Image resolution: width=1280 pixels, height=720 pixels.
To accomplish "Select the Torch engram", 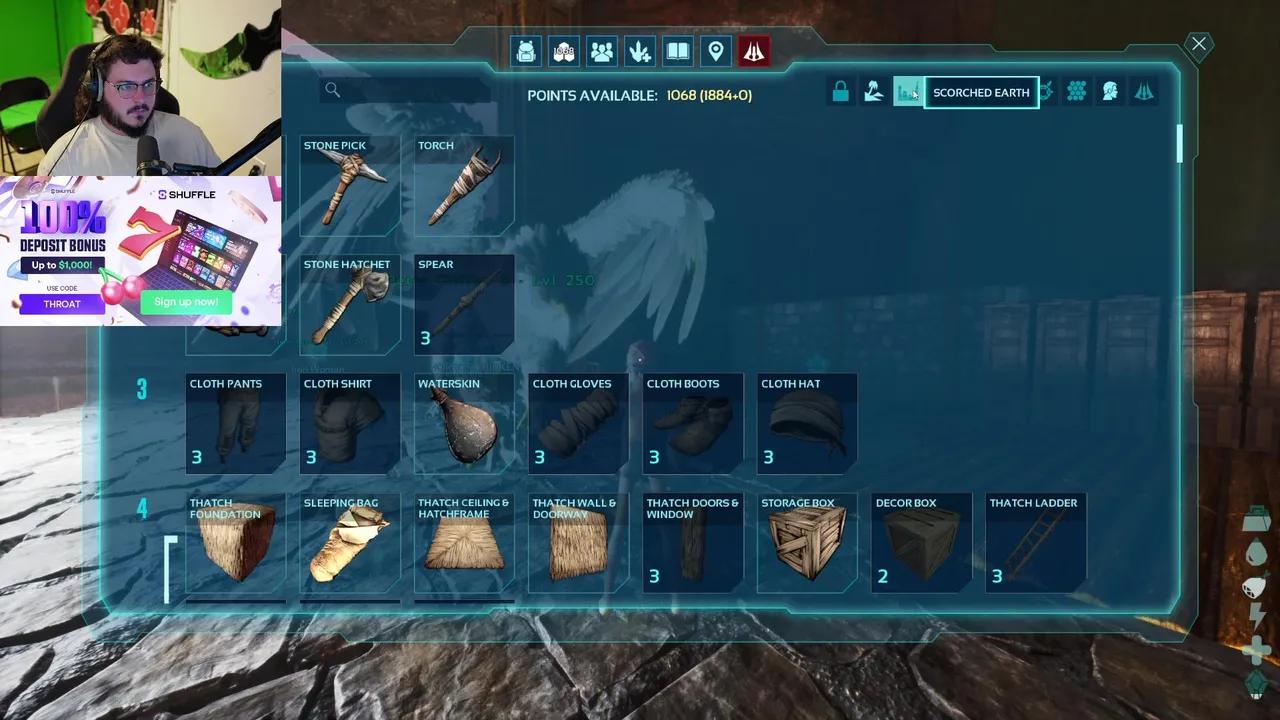I will [464, 186].
